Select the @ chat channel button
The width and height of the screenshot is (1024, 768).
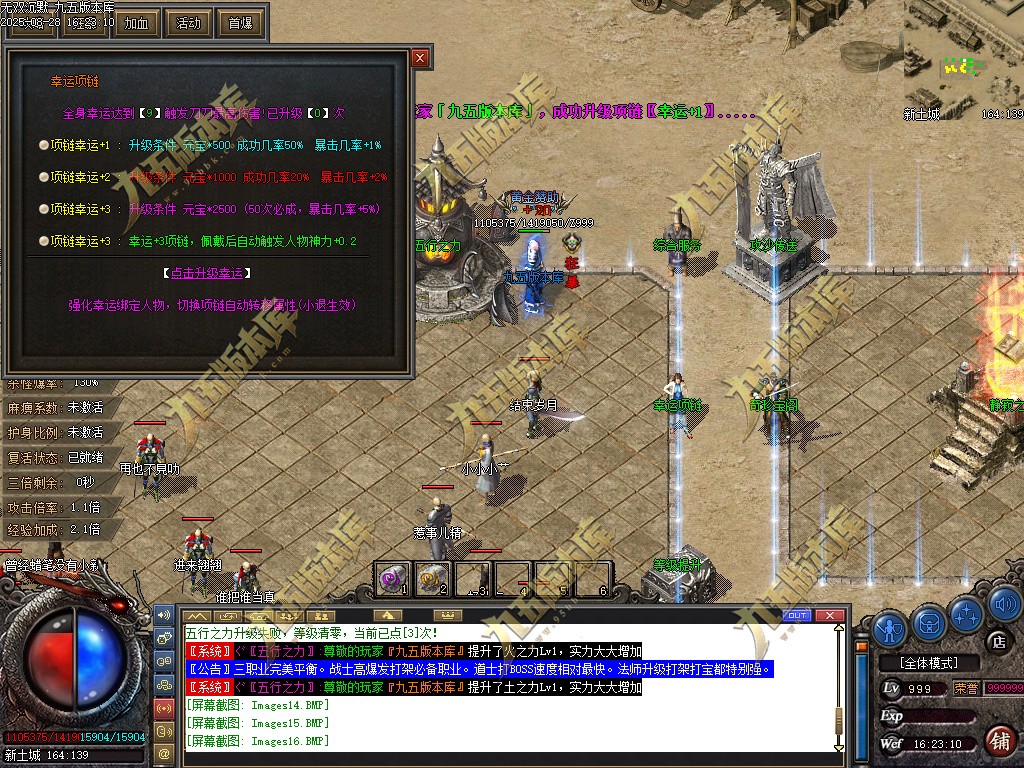(164, 751)
